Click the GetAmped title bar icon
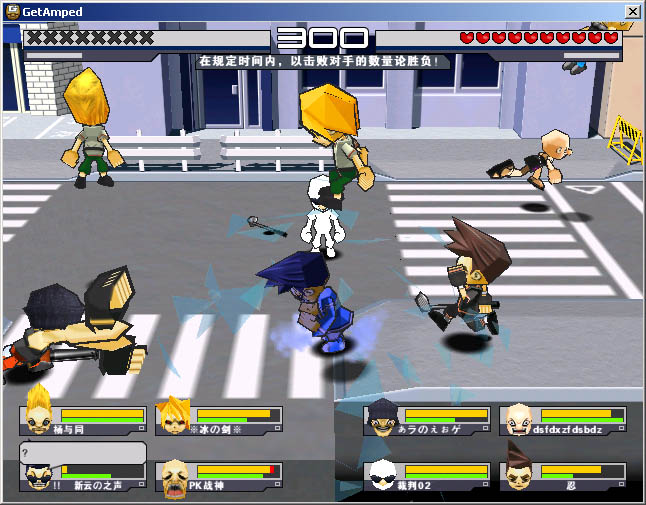 (11, 11)
